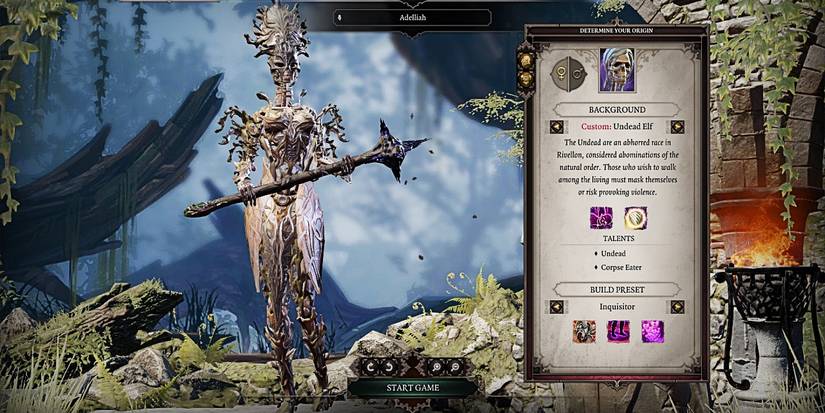Select the next background with the right arrow

coord(677,127)
